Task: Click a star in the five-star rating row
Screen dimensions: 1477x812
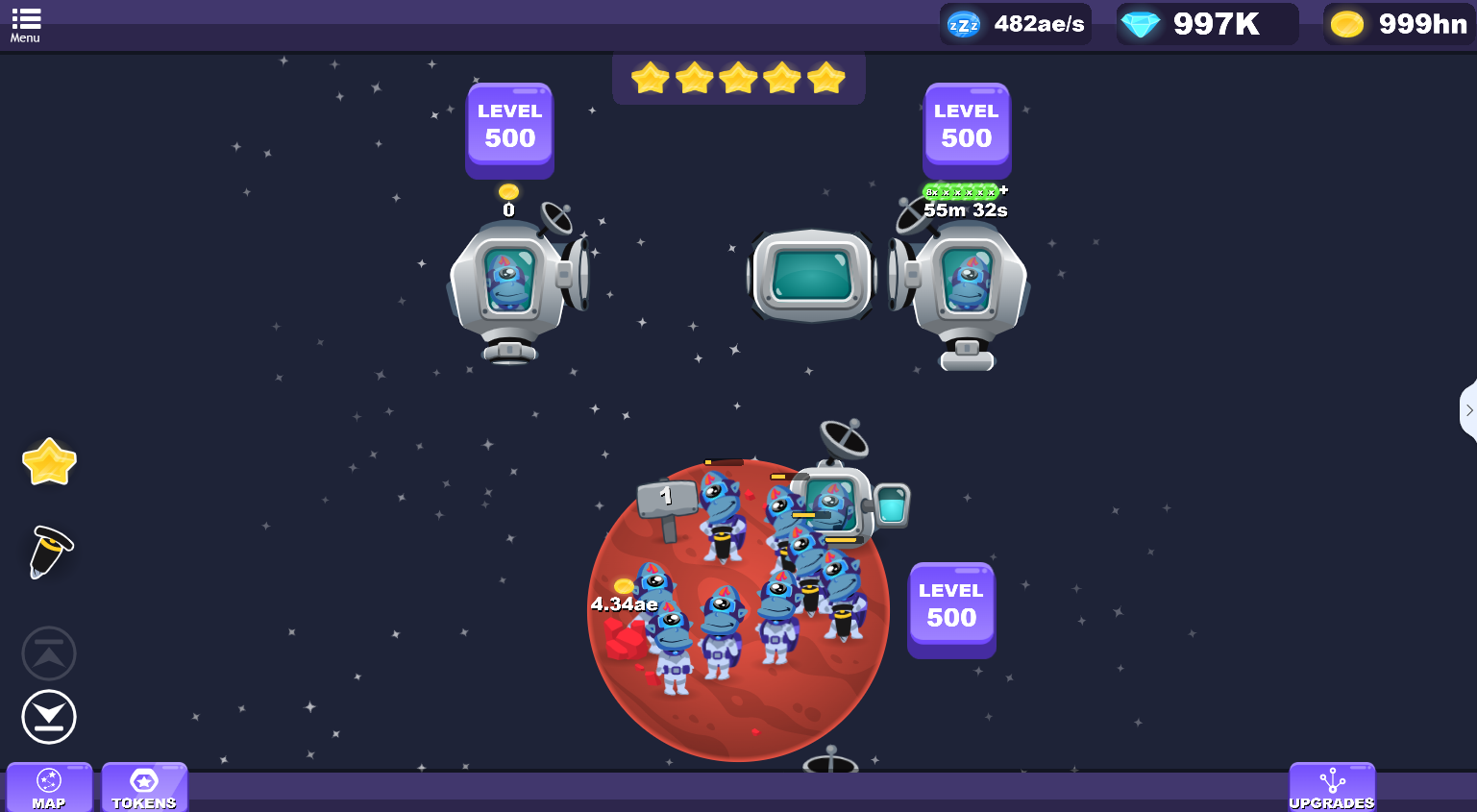Action: click(738, 80)
